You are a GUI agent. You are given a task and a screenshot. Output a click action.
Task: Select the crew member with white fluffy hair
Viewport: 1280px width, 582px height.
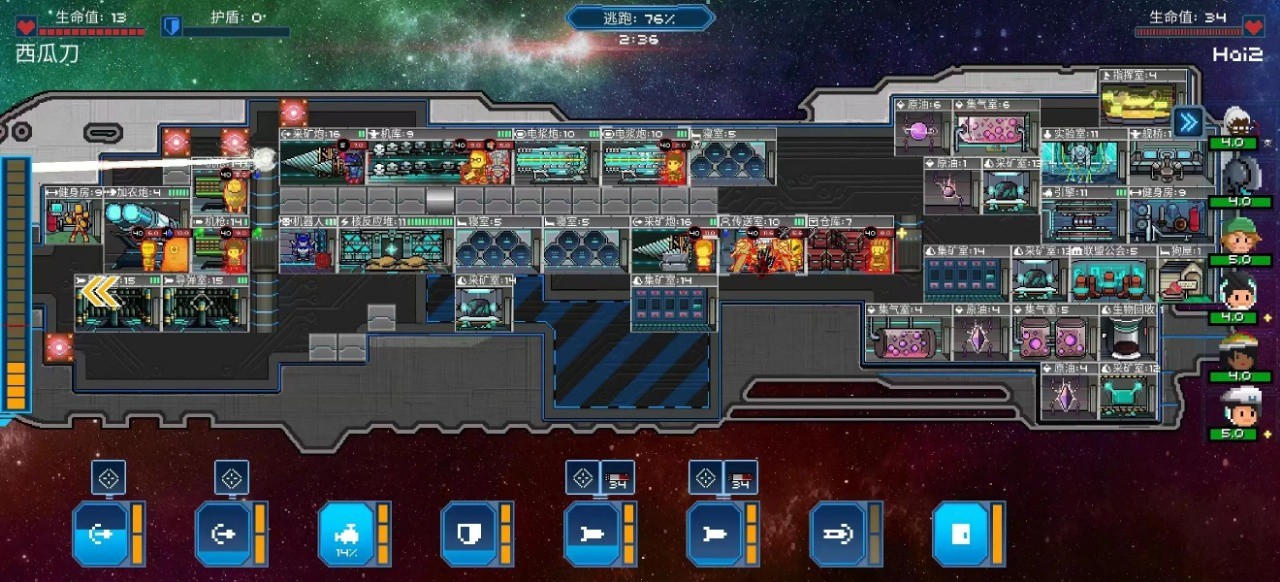1239,121
